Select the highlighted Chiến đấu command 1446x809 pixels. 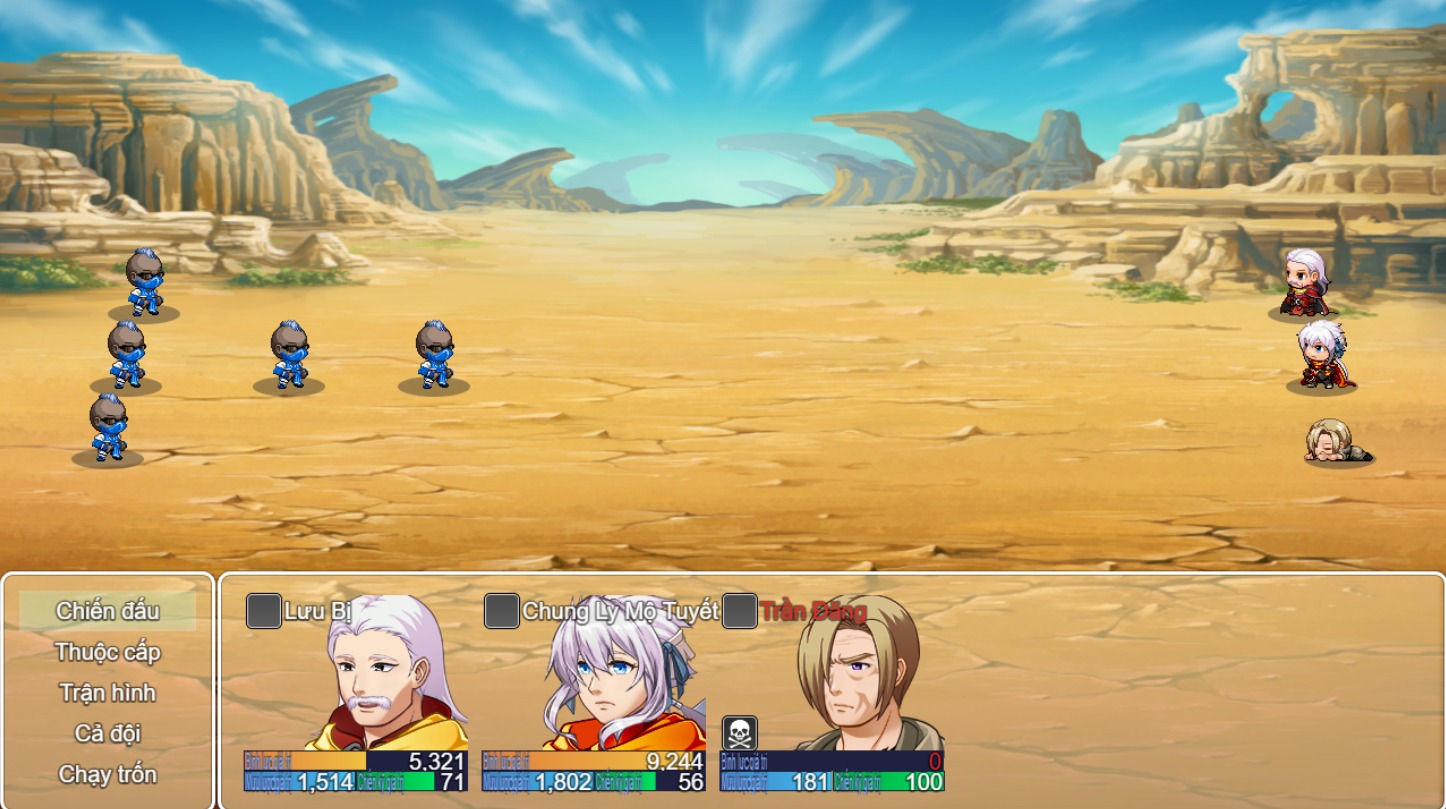(x=106, y=608)
